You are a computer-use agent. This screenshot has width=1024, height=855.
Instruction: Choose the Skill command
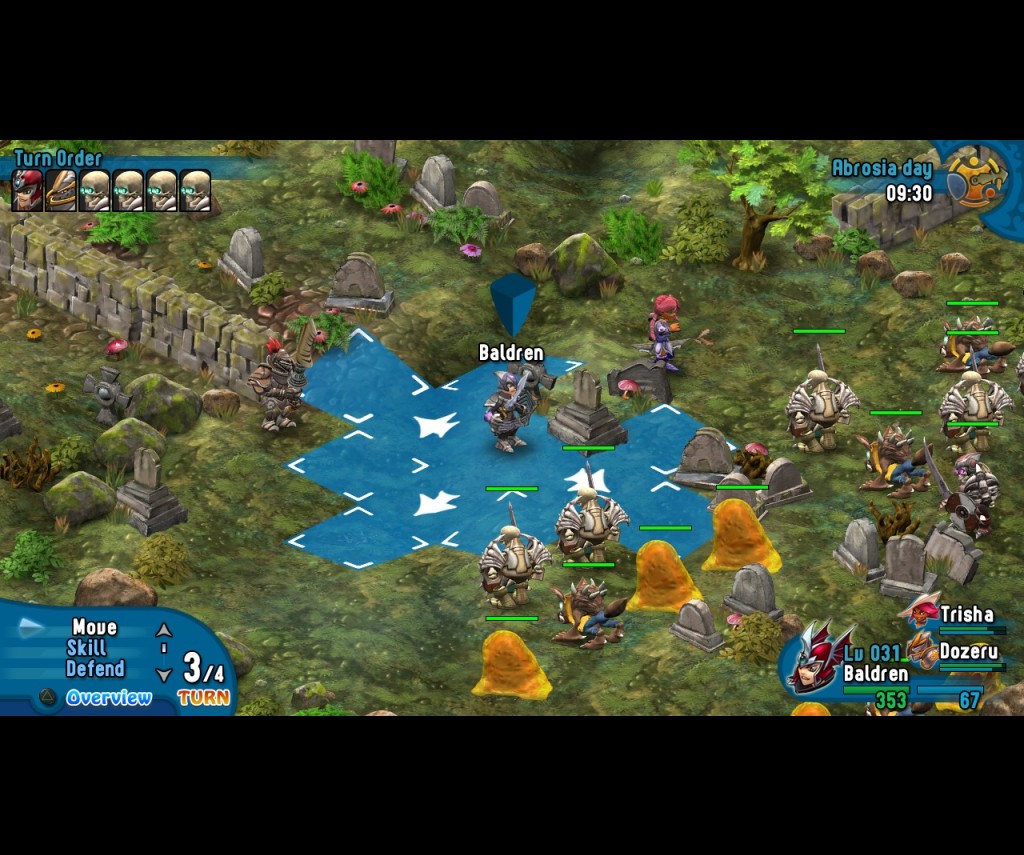coord(87,649)
